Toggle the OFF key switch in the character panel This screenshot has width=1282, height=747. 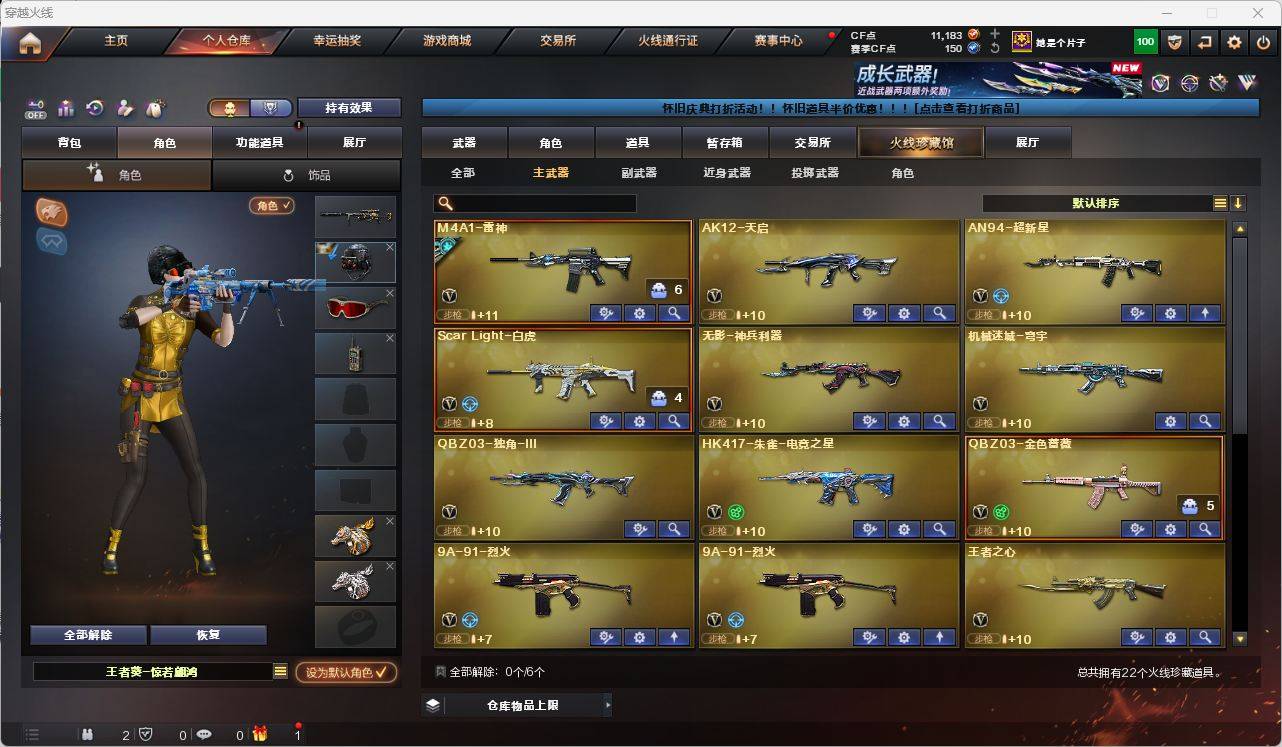(x=36, y=107)
